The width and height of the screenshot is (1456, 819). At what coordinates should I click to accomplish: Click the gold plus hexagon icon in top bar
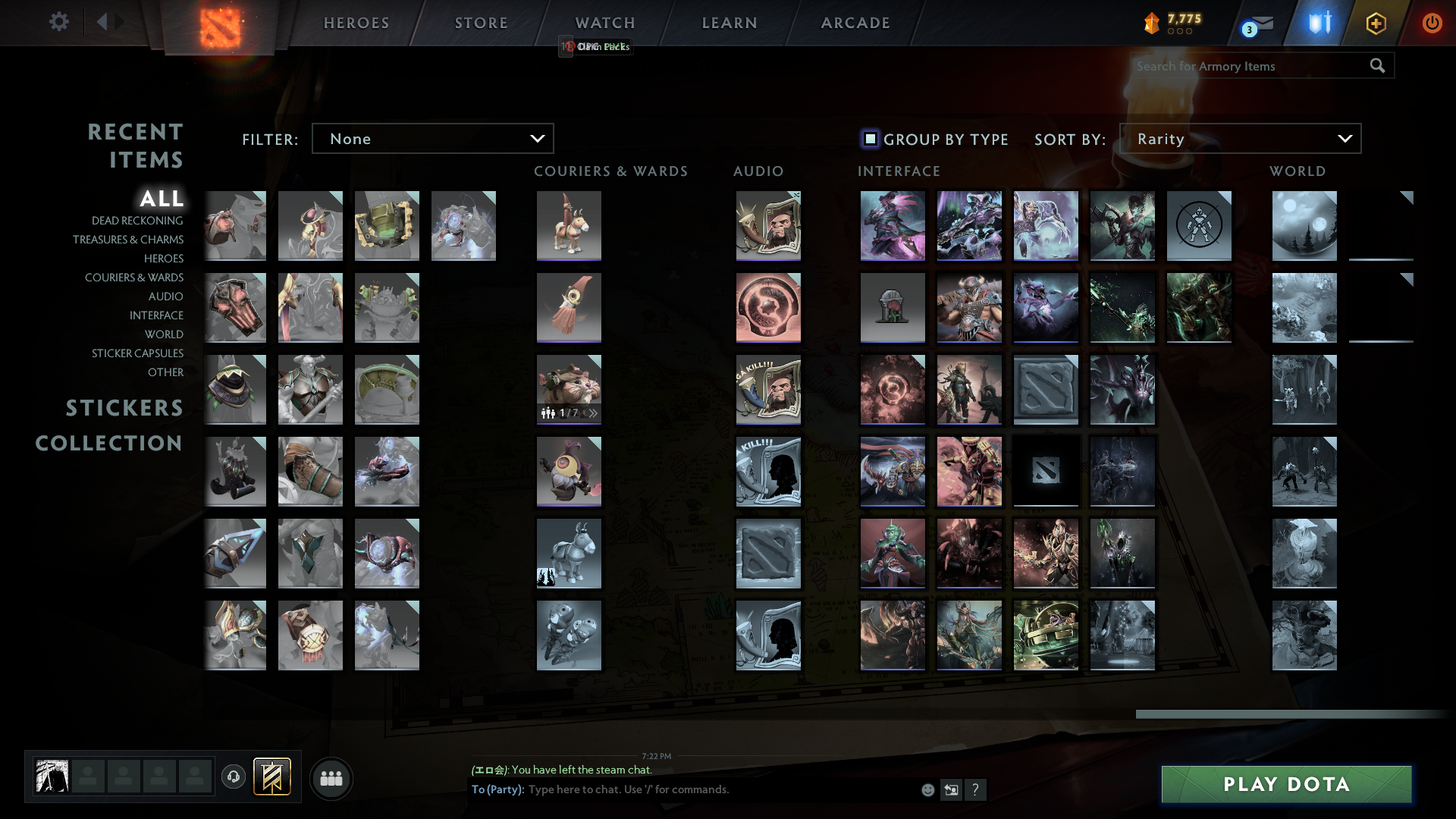(1376, 23)
